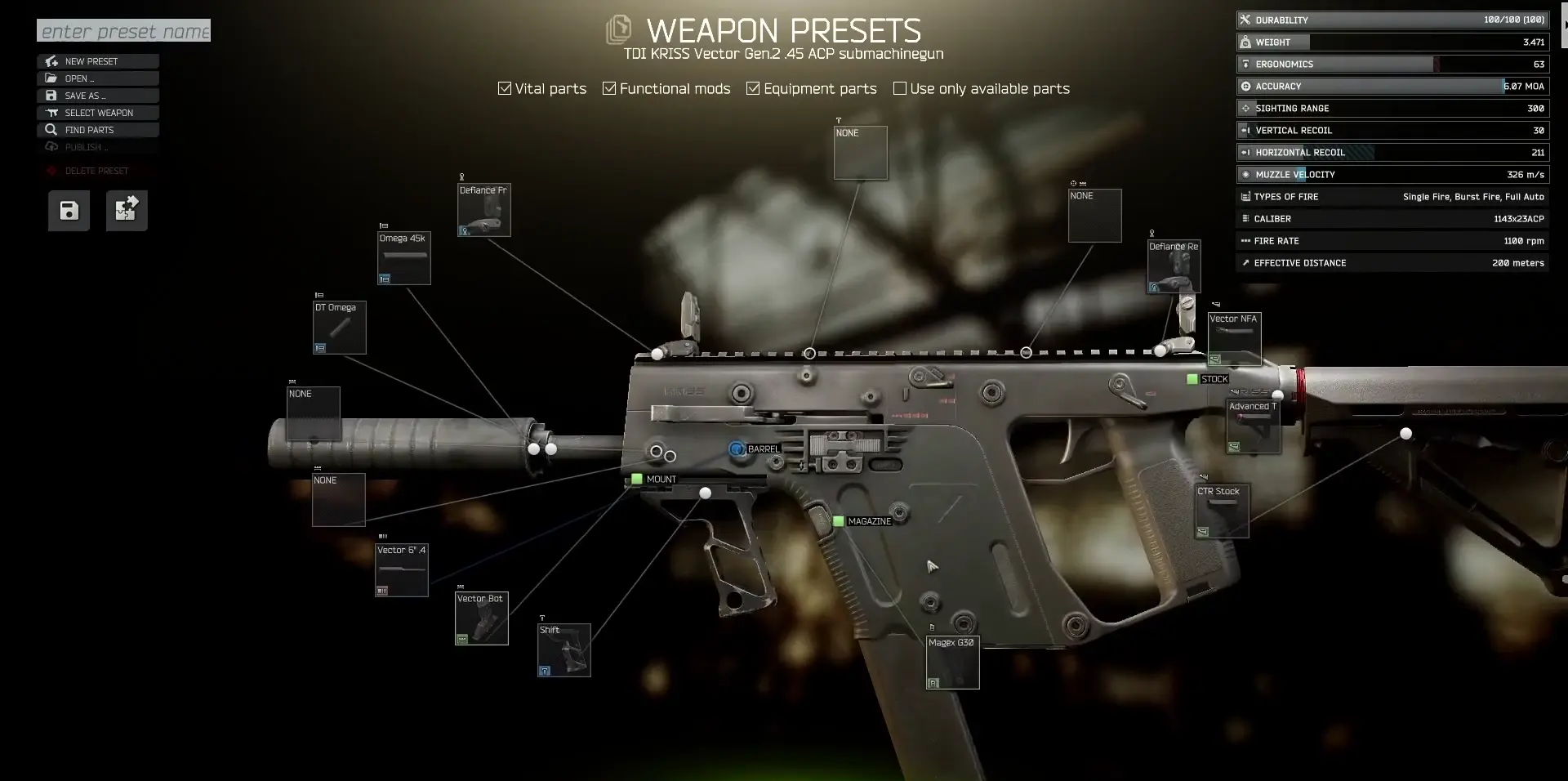Choose the SAVE AS option
This screenshot has height=781, width=1568.
(98, 96)
